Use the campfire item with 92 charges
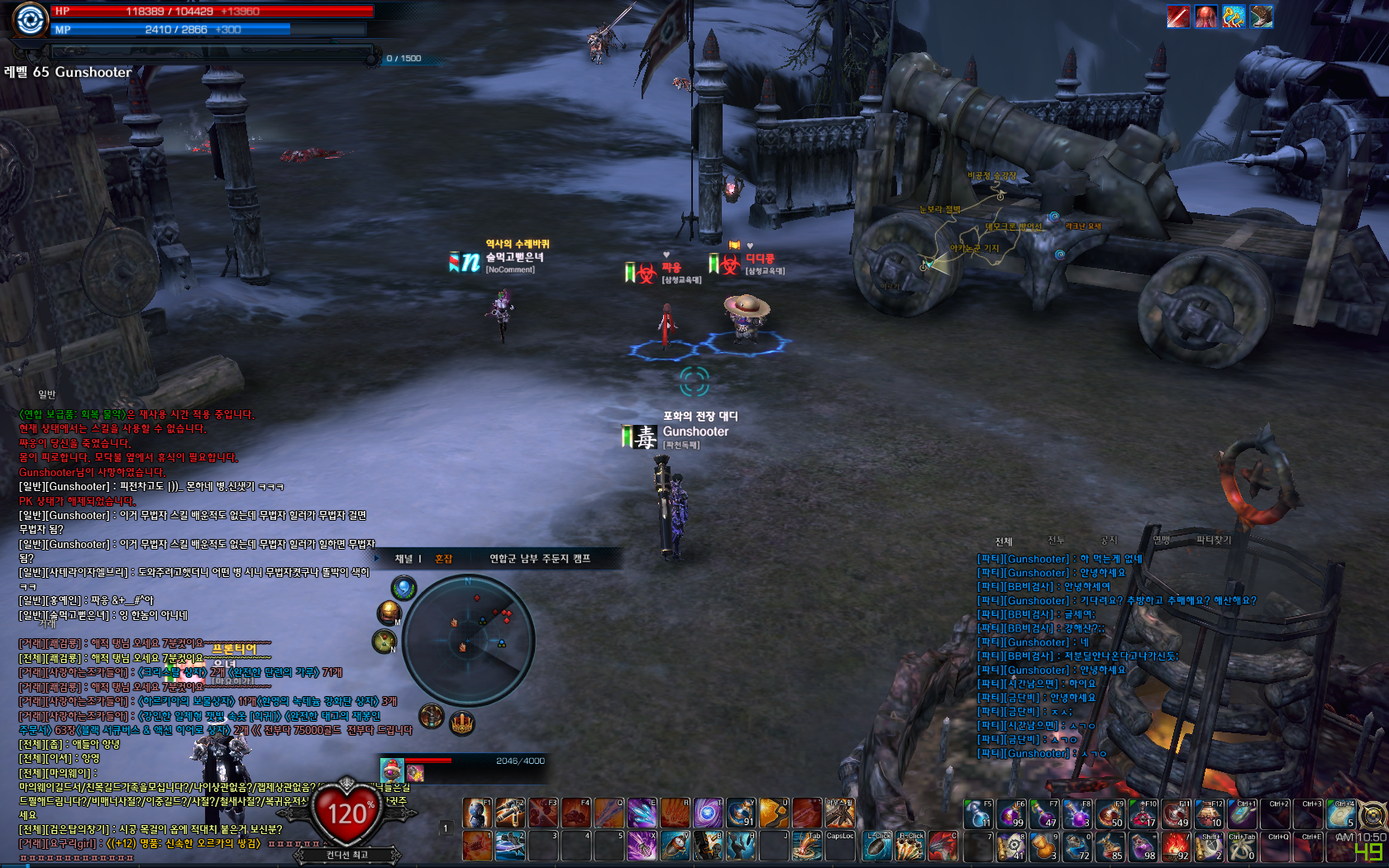The height and width of the screenshot is (868, 1389). [x=1176, y=846]
